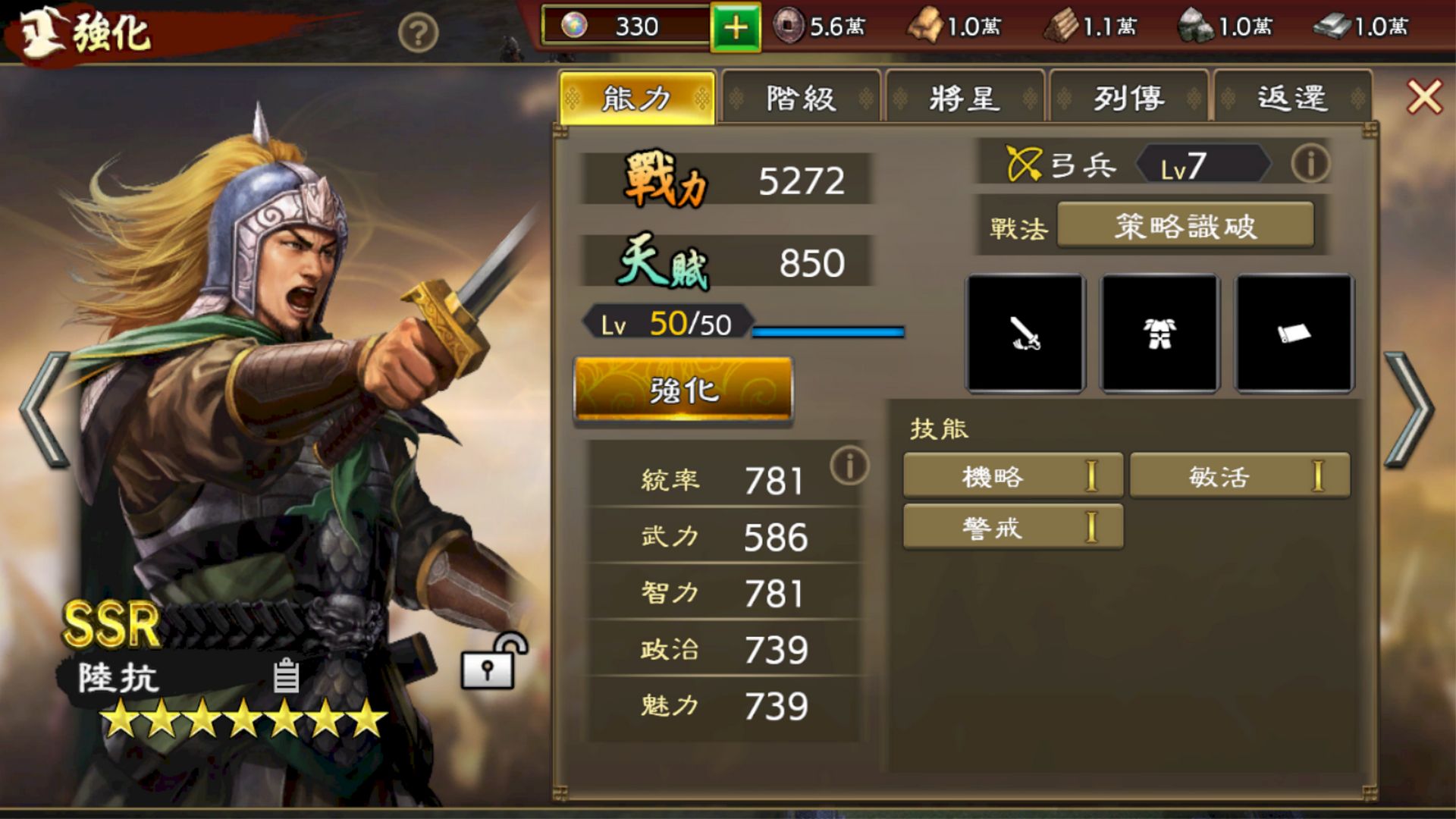
Task: Open the 敏活 skill
Action: click(x=1239, y=476)
